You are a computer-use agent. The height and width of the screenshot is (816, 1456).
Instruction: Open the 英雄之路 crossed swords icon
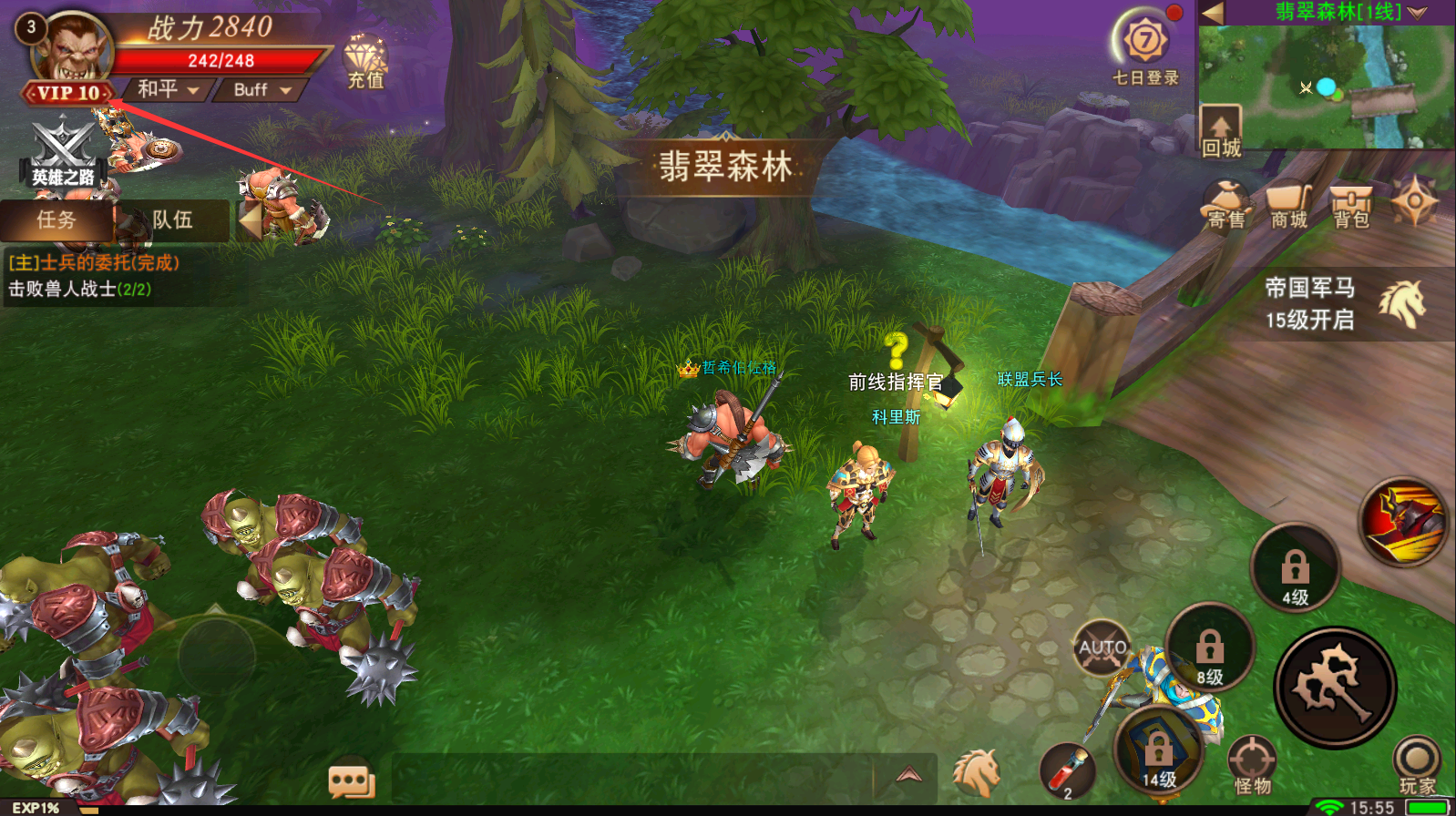(x=63, y=152)
